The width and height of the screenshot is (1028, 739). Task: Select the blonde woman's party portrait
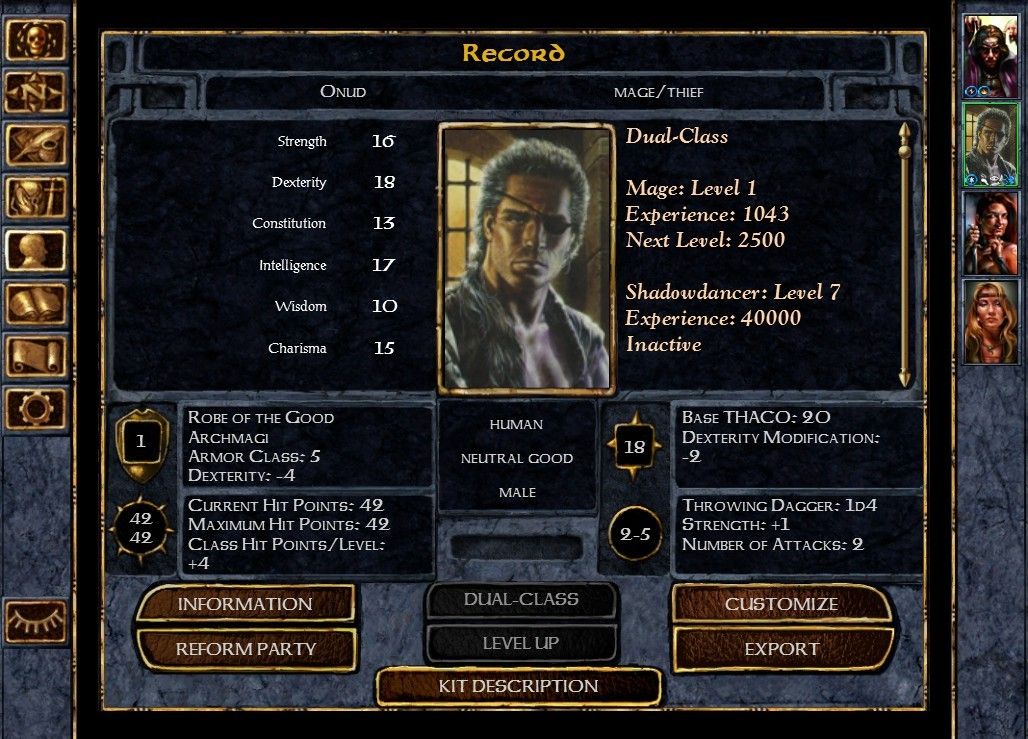[x=990, y=320]
